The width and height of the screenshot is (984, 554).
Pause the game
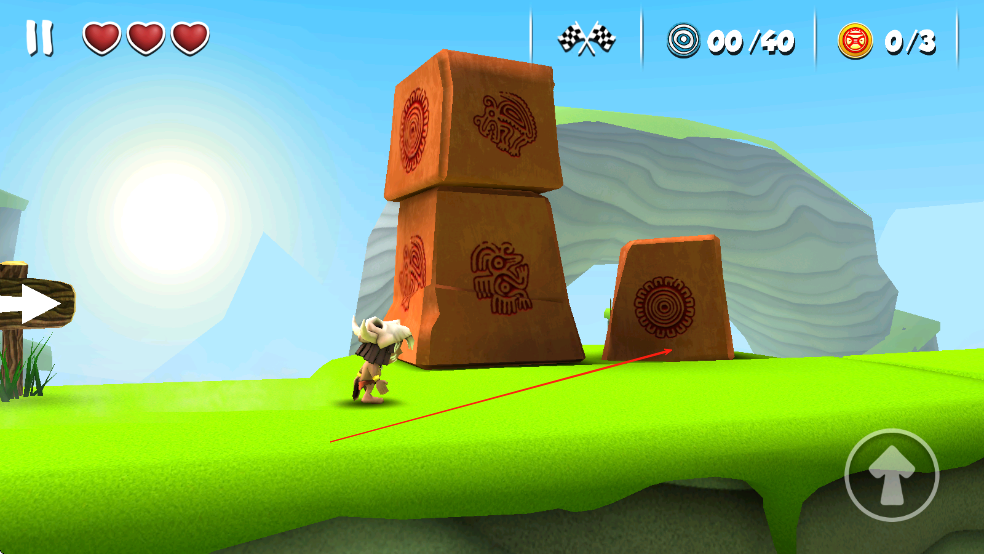coord(40,38)
